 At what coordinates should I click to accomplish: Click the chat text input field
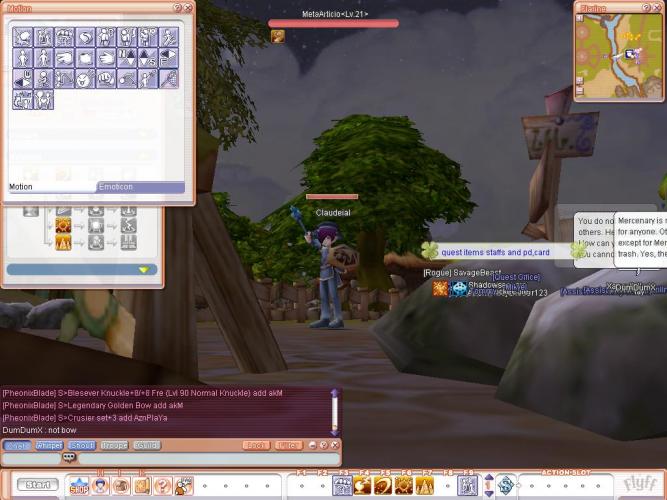pyautogui.click(x=200, y=458)
